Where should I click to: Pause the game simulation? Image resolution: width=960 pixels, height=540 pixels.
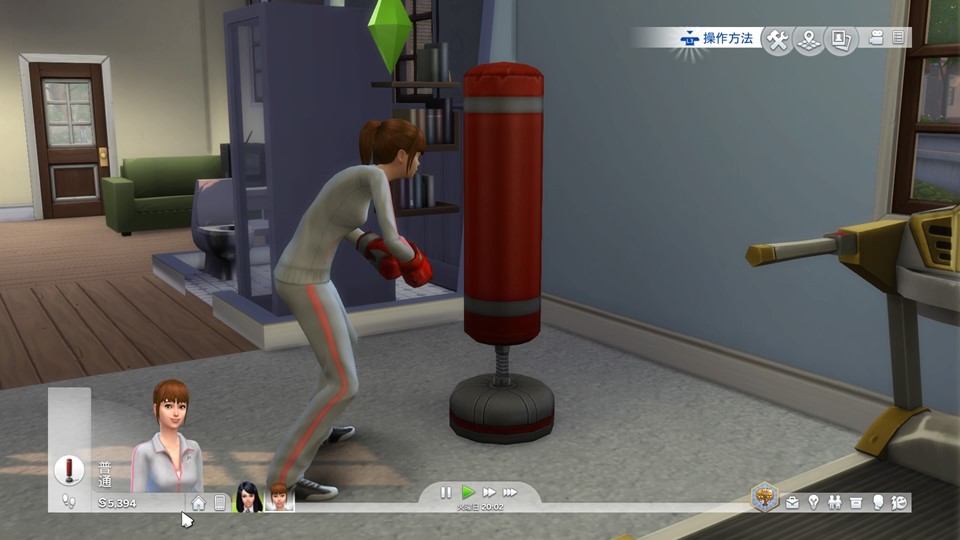point(446,492)
